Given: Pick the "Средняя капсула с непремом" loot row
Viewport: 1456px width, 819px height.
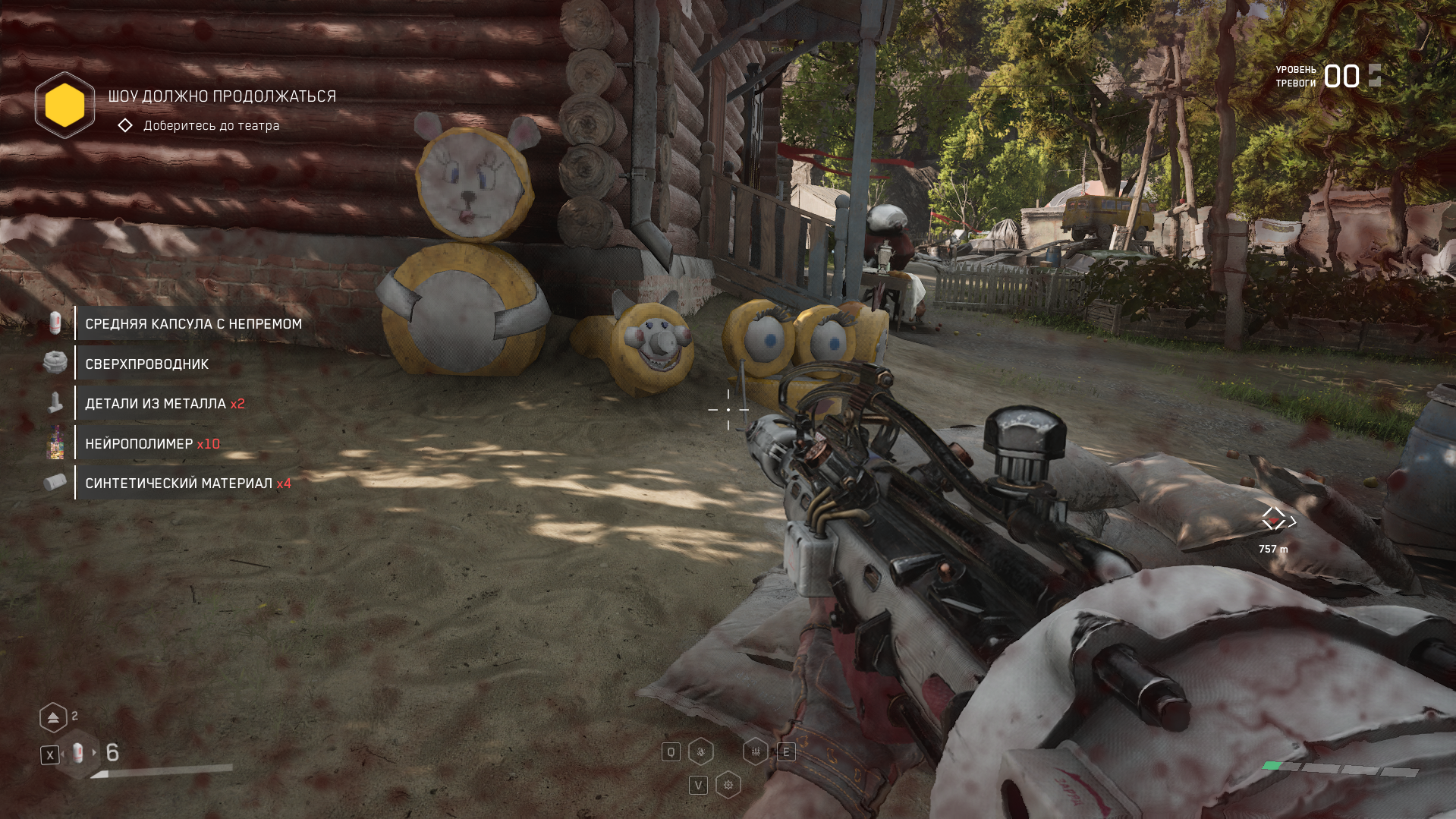Looking at the screenshot, I should [193, 324].
